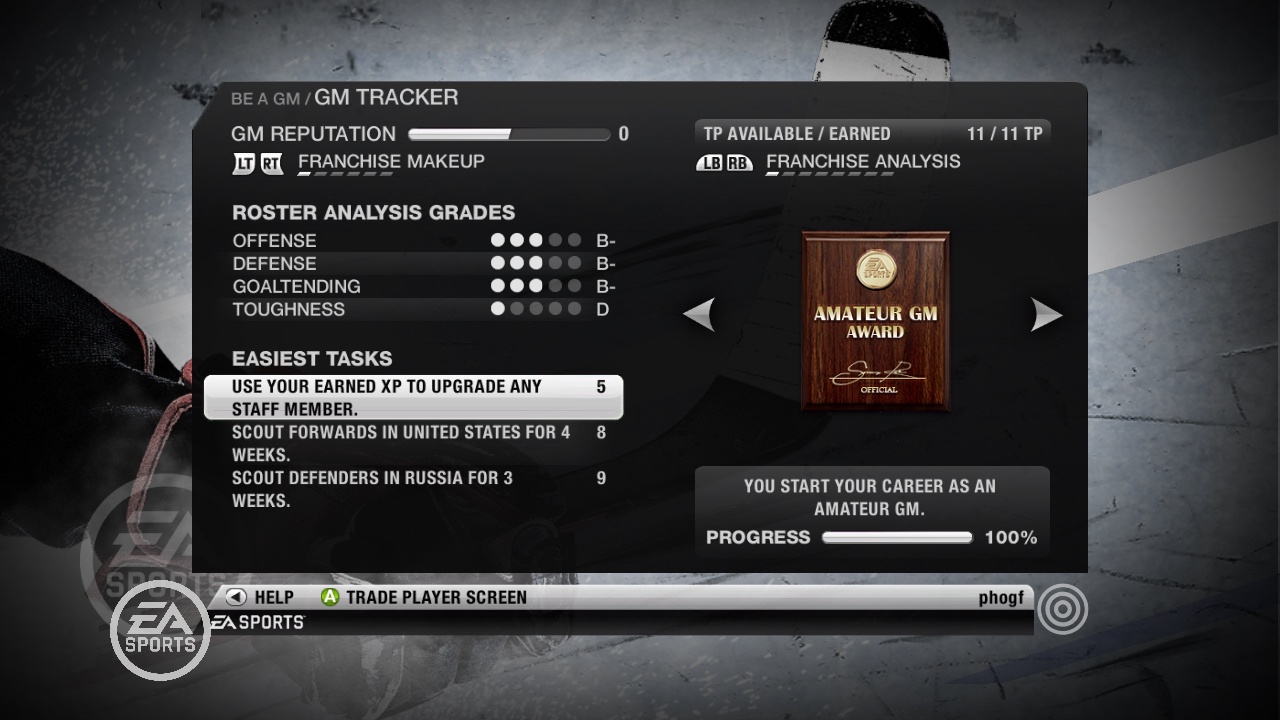The height and width of the screenshot is (720, 1280).
Task: Click the green A button icon
Action: [x=326, y=597]
